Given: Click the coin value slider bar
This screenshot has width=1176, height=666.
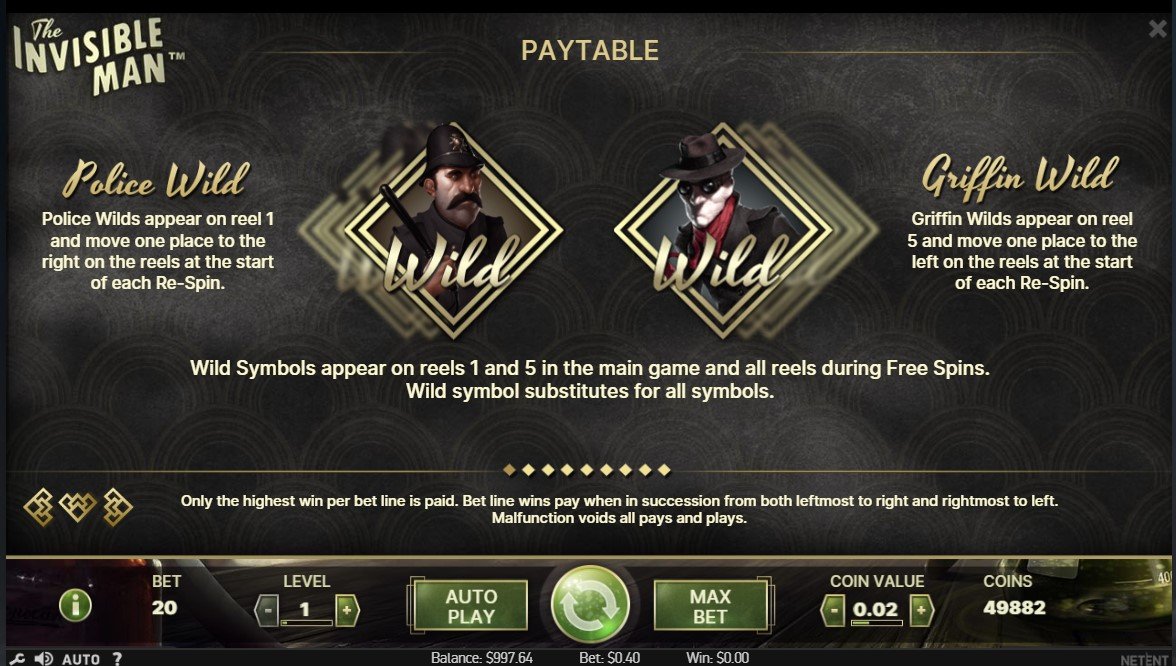Looking at the screenshot, I should pos(877,624).
